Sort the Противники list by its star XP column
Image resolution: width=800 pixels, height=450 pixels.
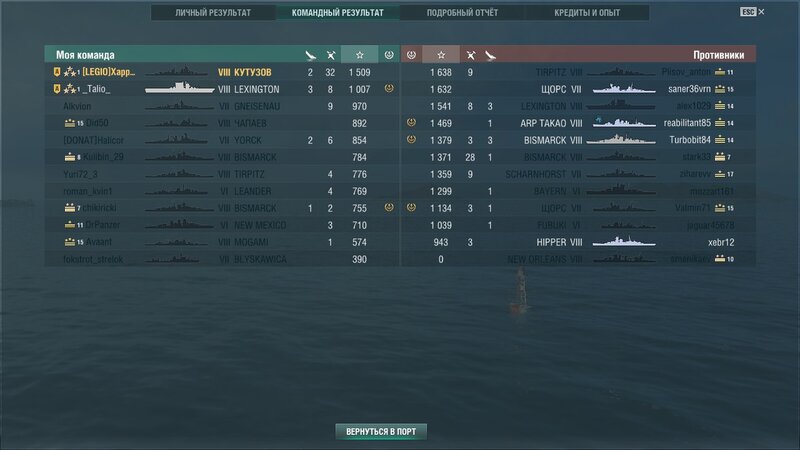pos(441,55)
